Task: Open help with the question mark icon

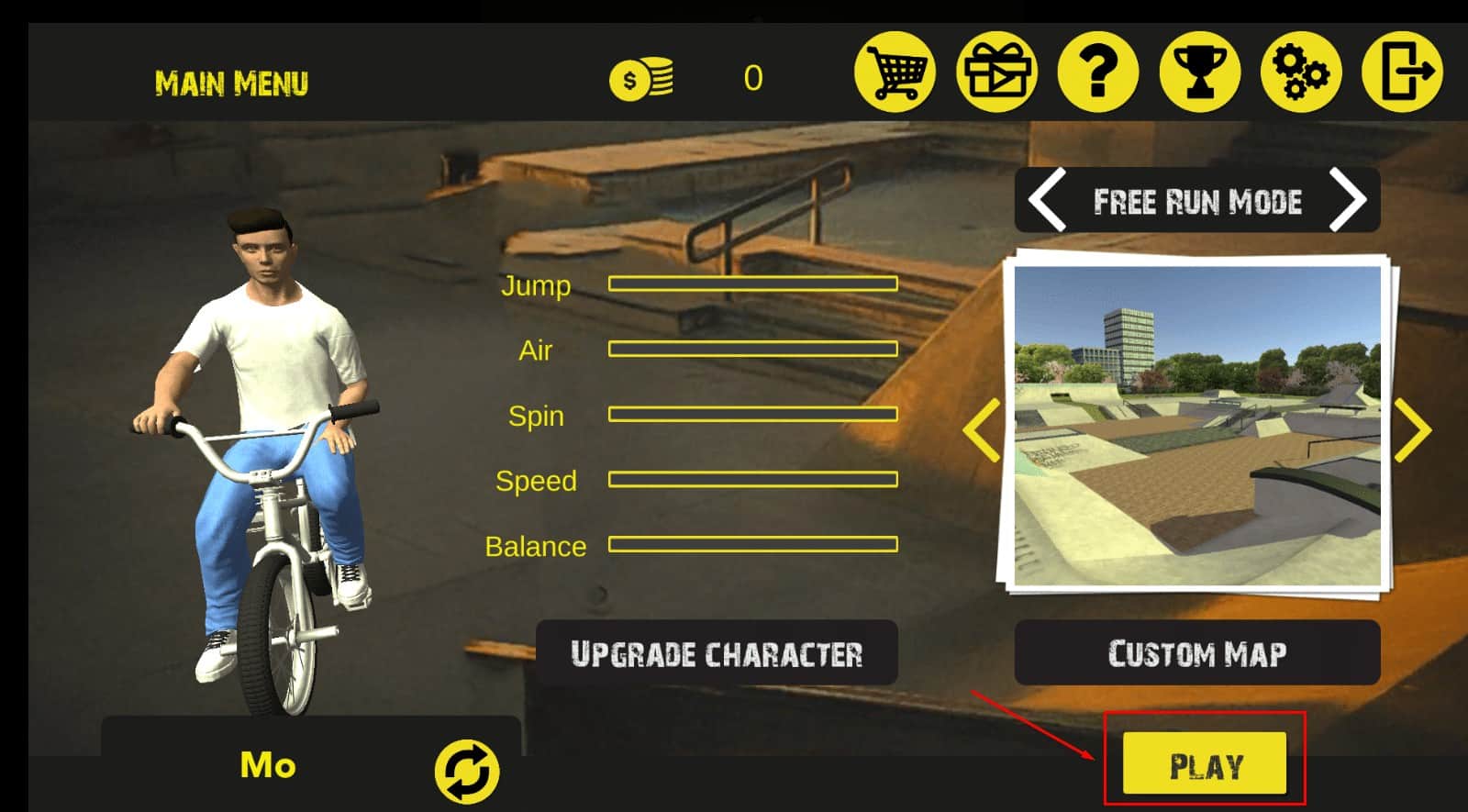Action: pyautogui.click(x=1098, y=72)
